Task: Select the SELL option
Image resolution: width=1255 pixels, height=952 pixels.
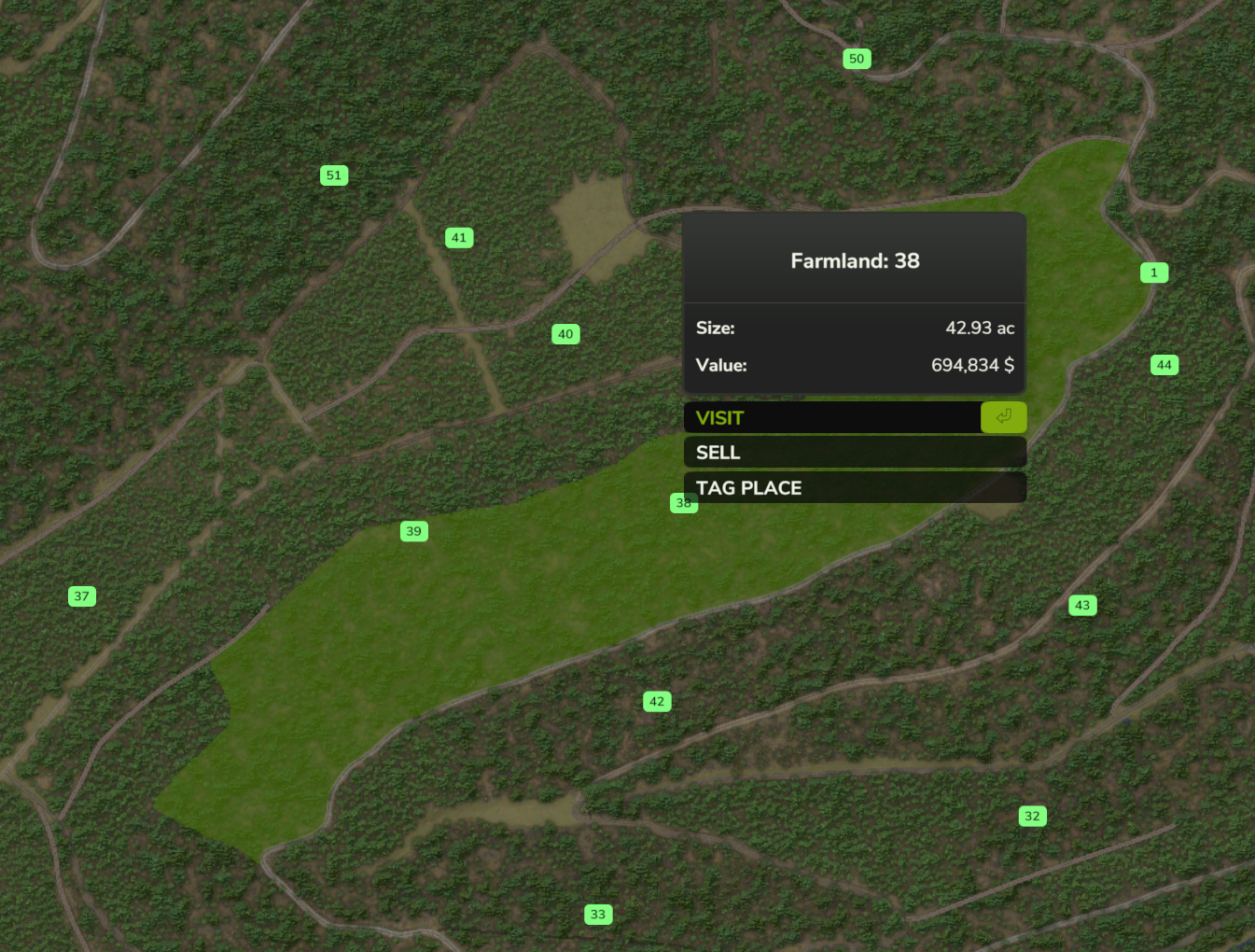Action: coord(854,453)
